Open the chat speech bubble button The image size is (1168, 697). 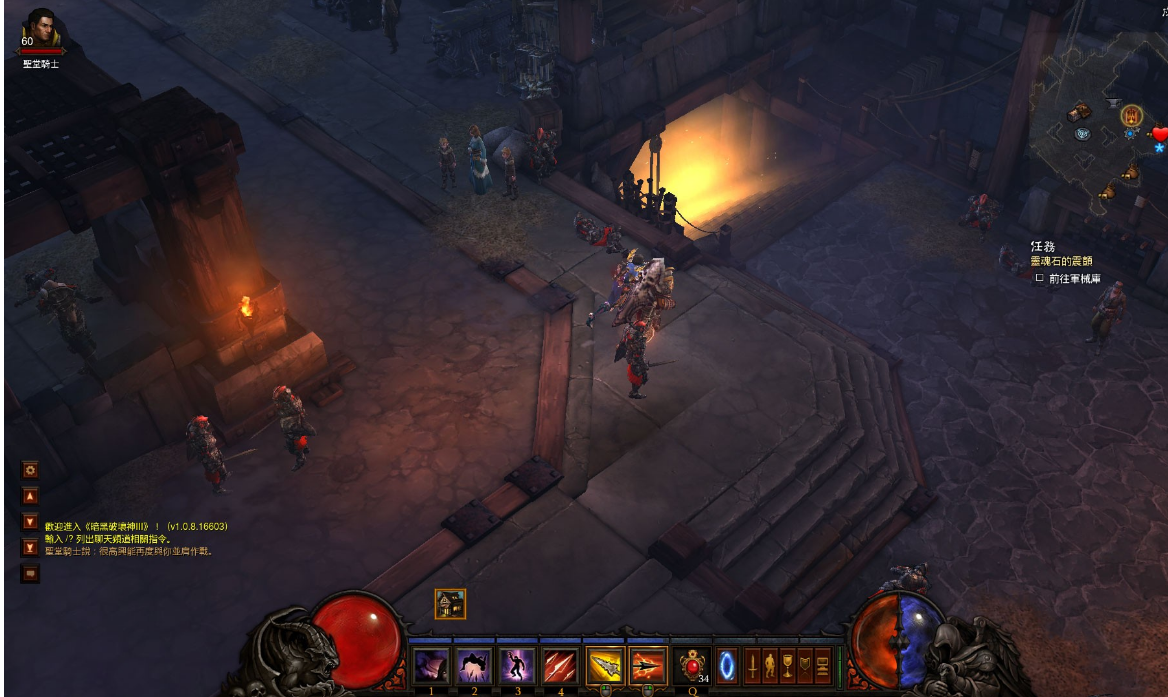tap(30, 573)
